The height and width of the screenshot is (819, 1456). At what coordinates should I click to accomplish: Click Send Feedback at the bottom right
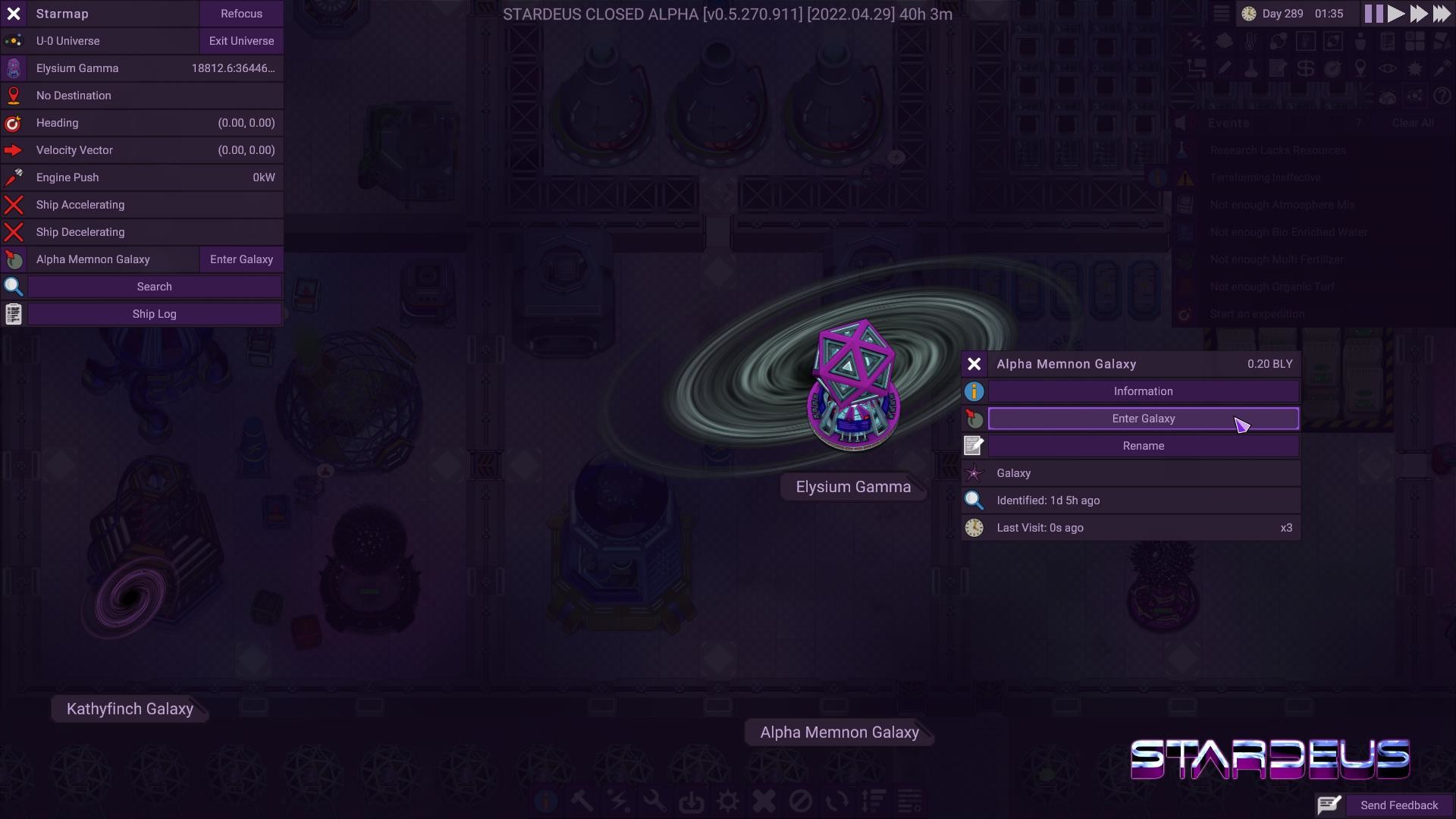1398,805
